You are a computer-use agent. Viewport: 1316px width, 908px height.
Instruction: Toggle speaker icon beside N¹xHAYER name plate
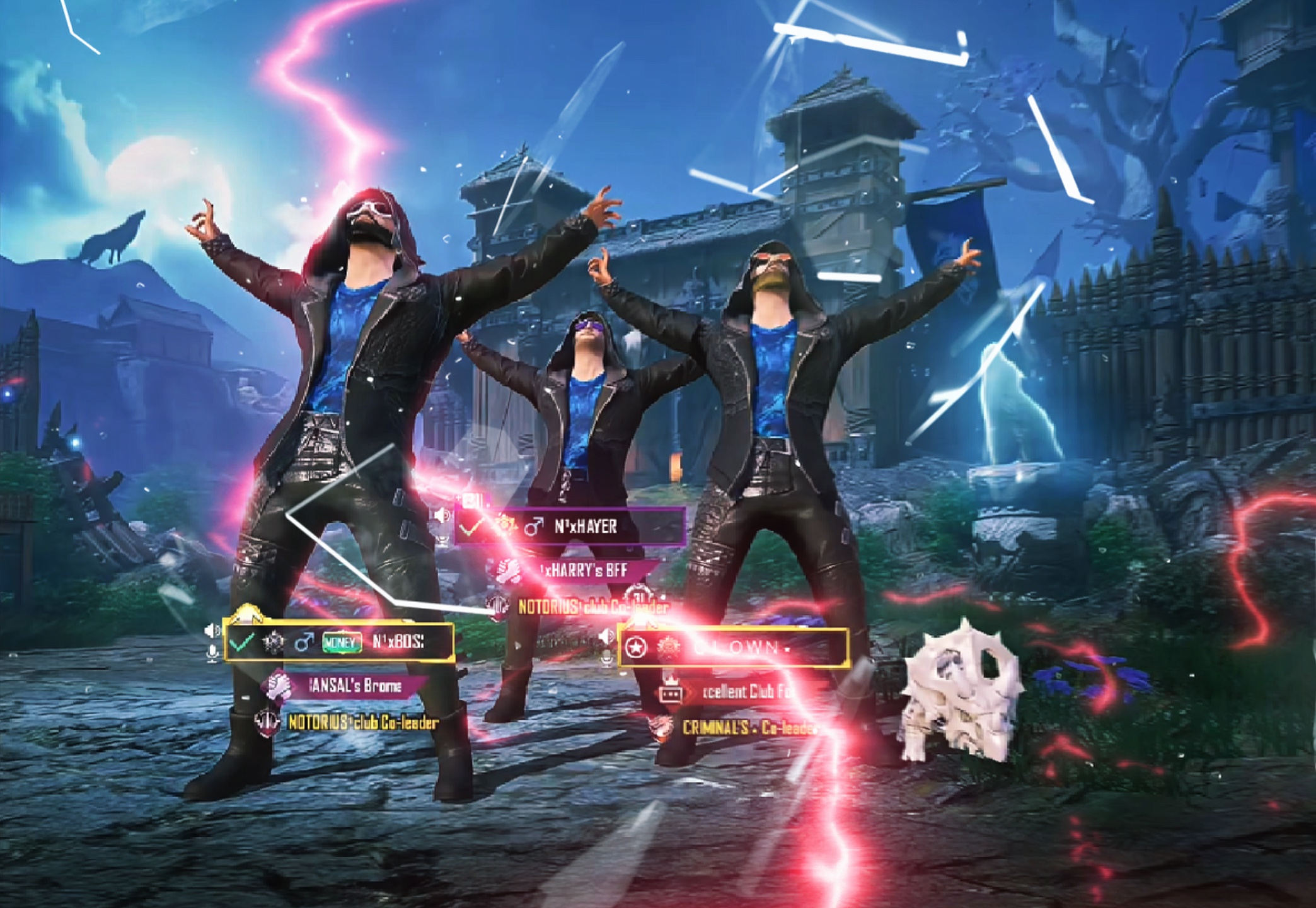[x=442, y=515]
